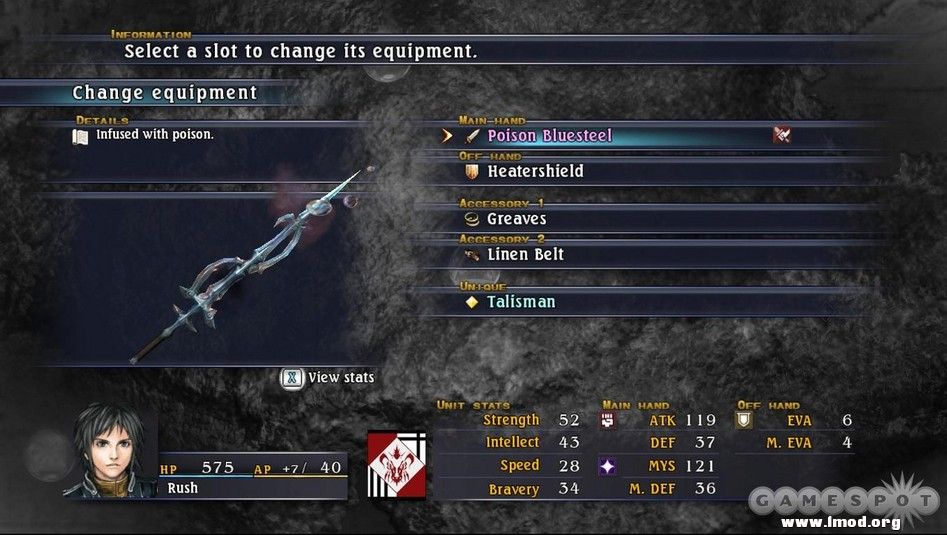This screenshot has width=947, height=535.
Task: Click the red union emblem icon
Action: coord(396,464)
